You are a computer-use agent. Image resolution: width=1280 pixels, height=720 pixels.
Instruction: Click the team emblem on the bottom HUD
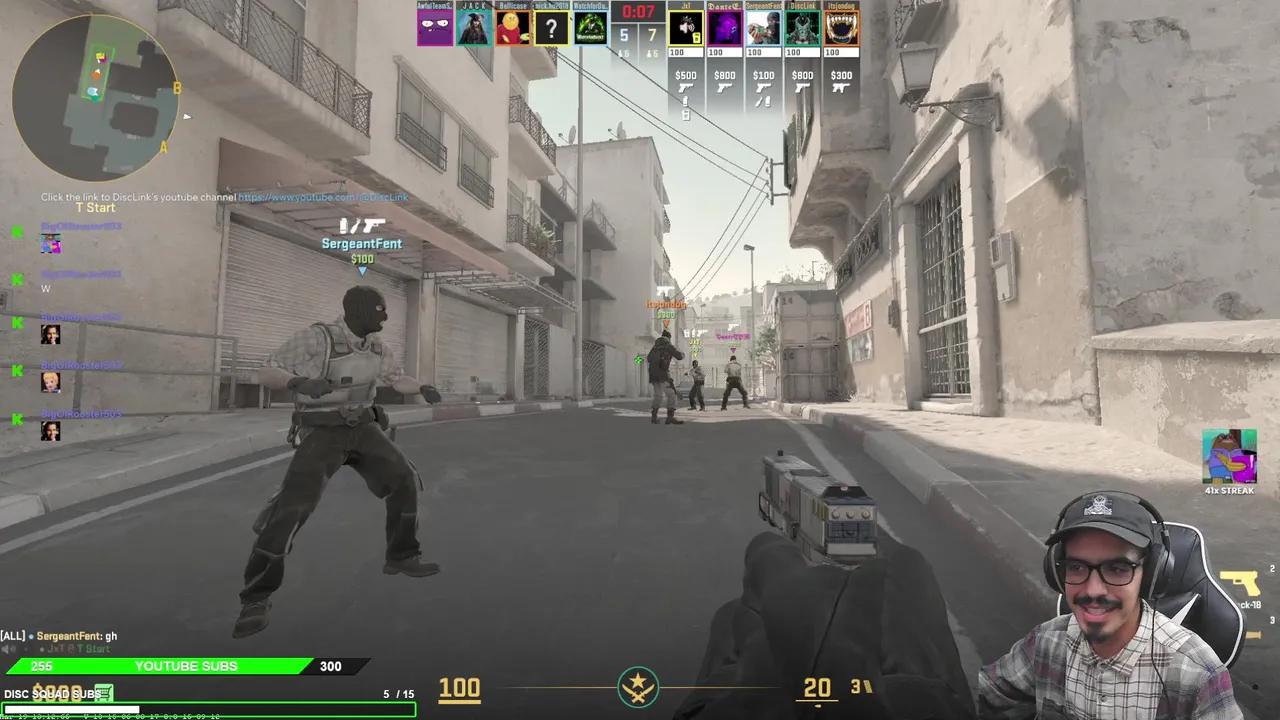(x=640, y=688)
